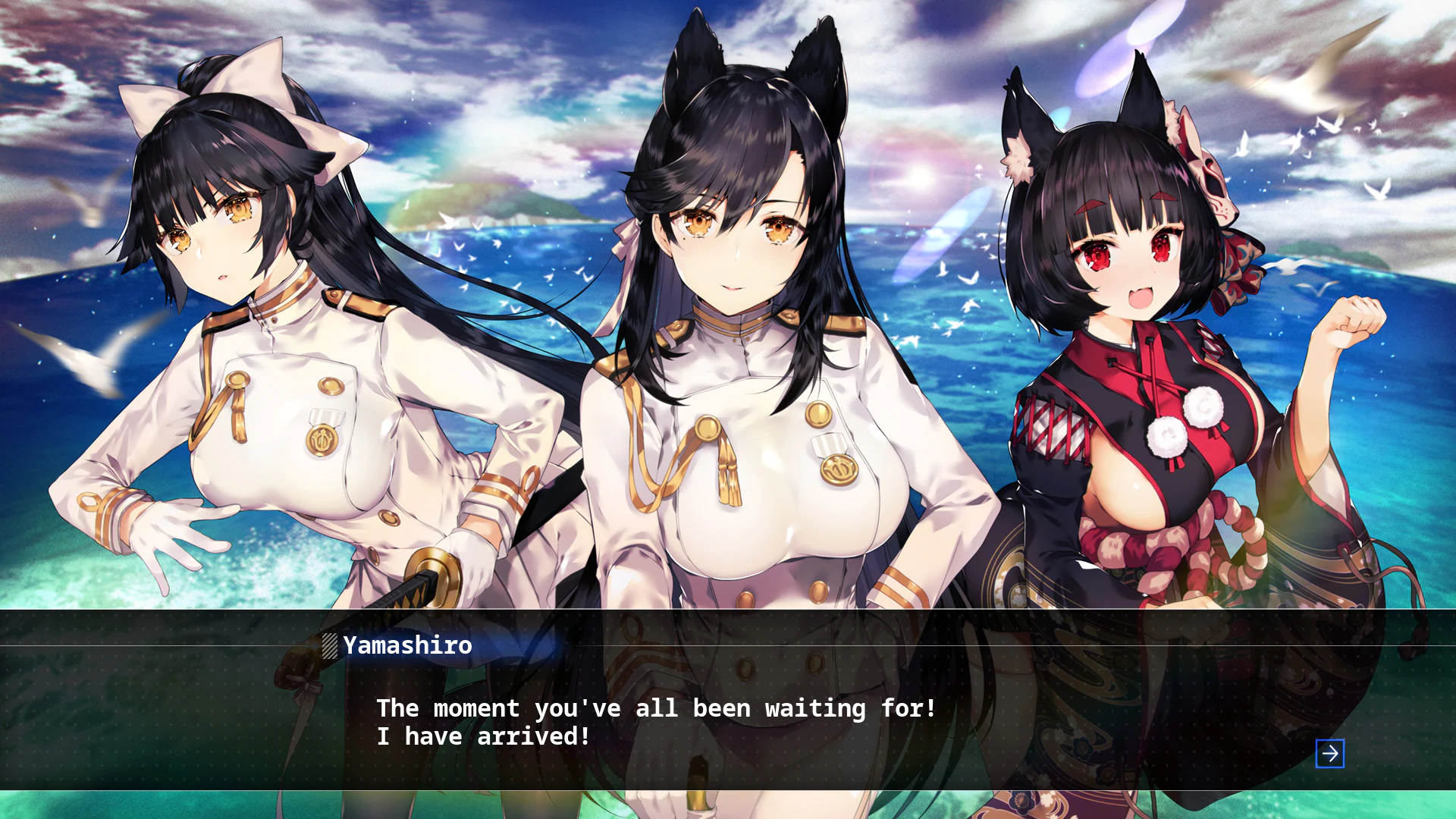
Task: Click the striped icon beside Yamashiro's name
Action: pyautogui.click(x=329, y=646)
